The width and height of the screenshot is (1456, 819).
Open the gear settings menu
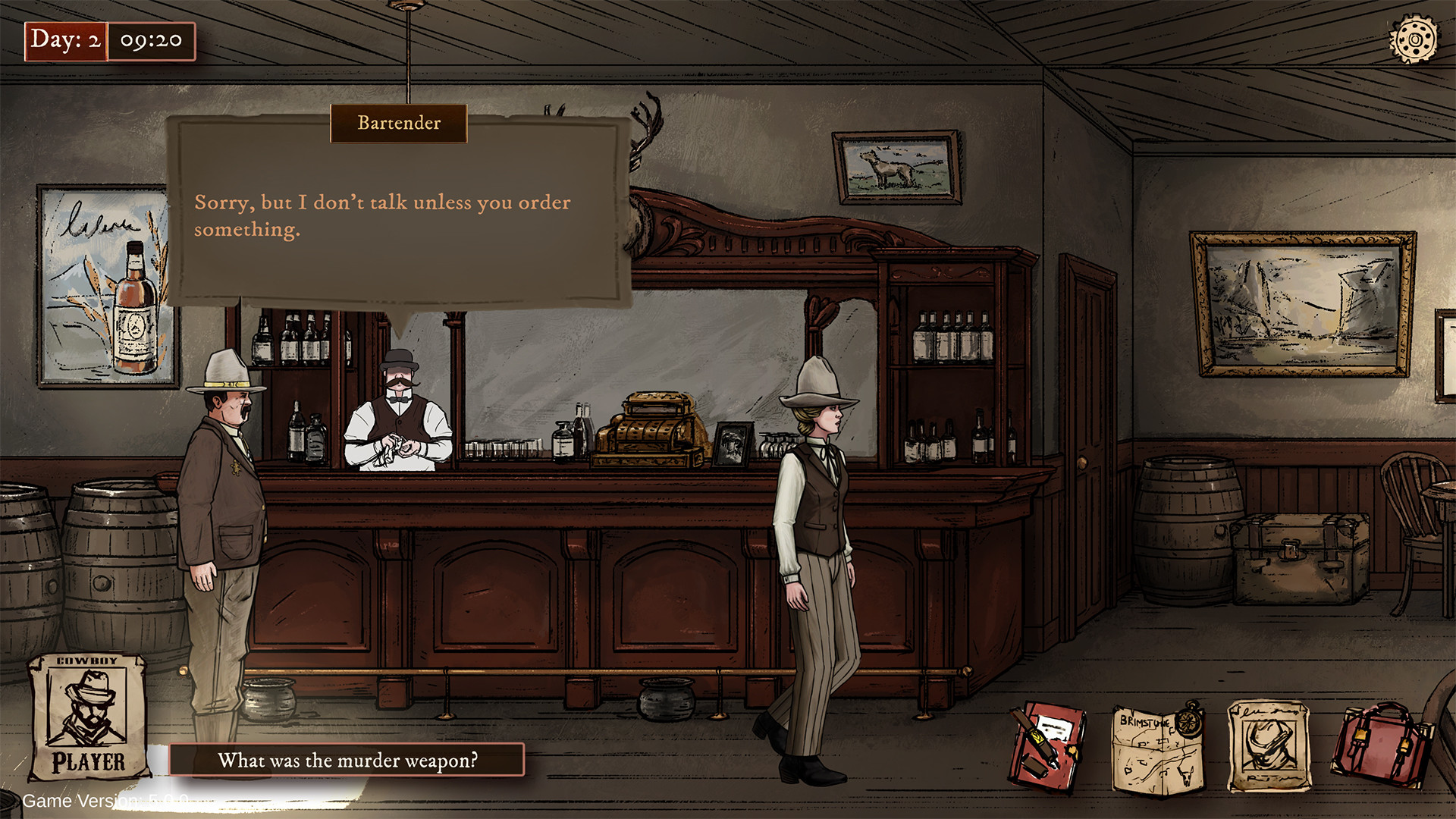tap(1413, 39)
